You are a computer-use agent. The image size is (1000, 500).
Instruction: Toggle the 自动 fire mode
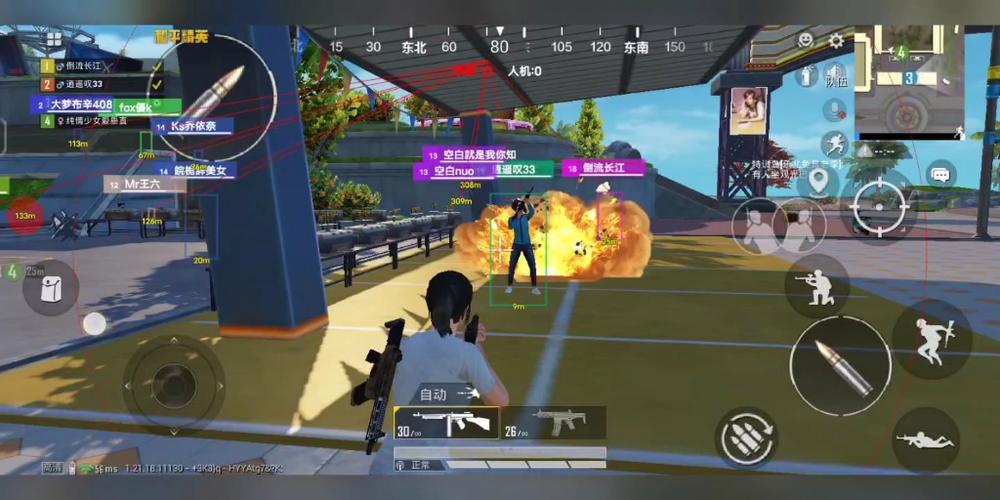[x=446, y=394]
